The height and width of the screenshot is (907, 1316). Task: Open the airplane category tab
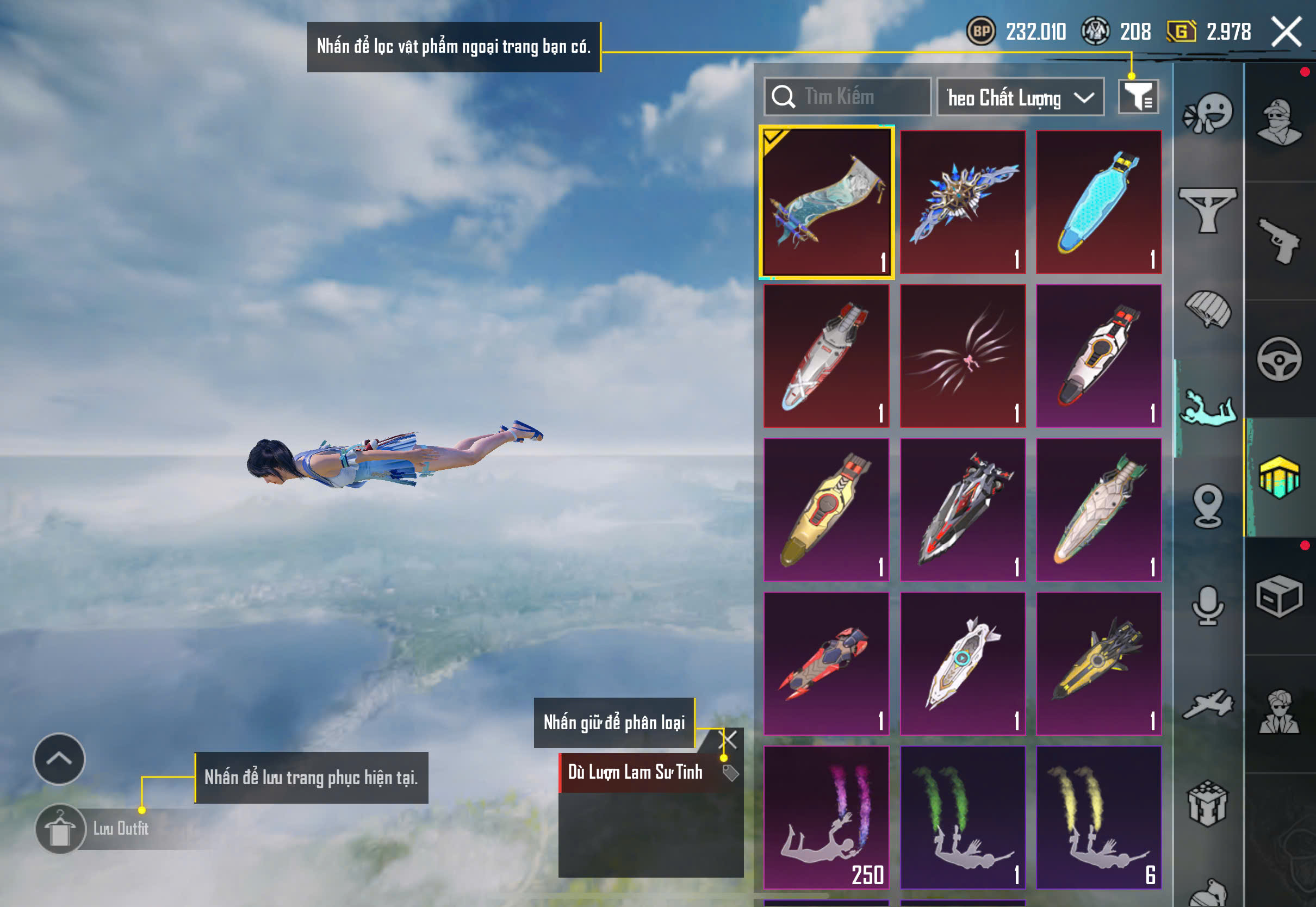click(x=1208, y=705)
